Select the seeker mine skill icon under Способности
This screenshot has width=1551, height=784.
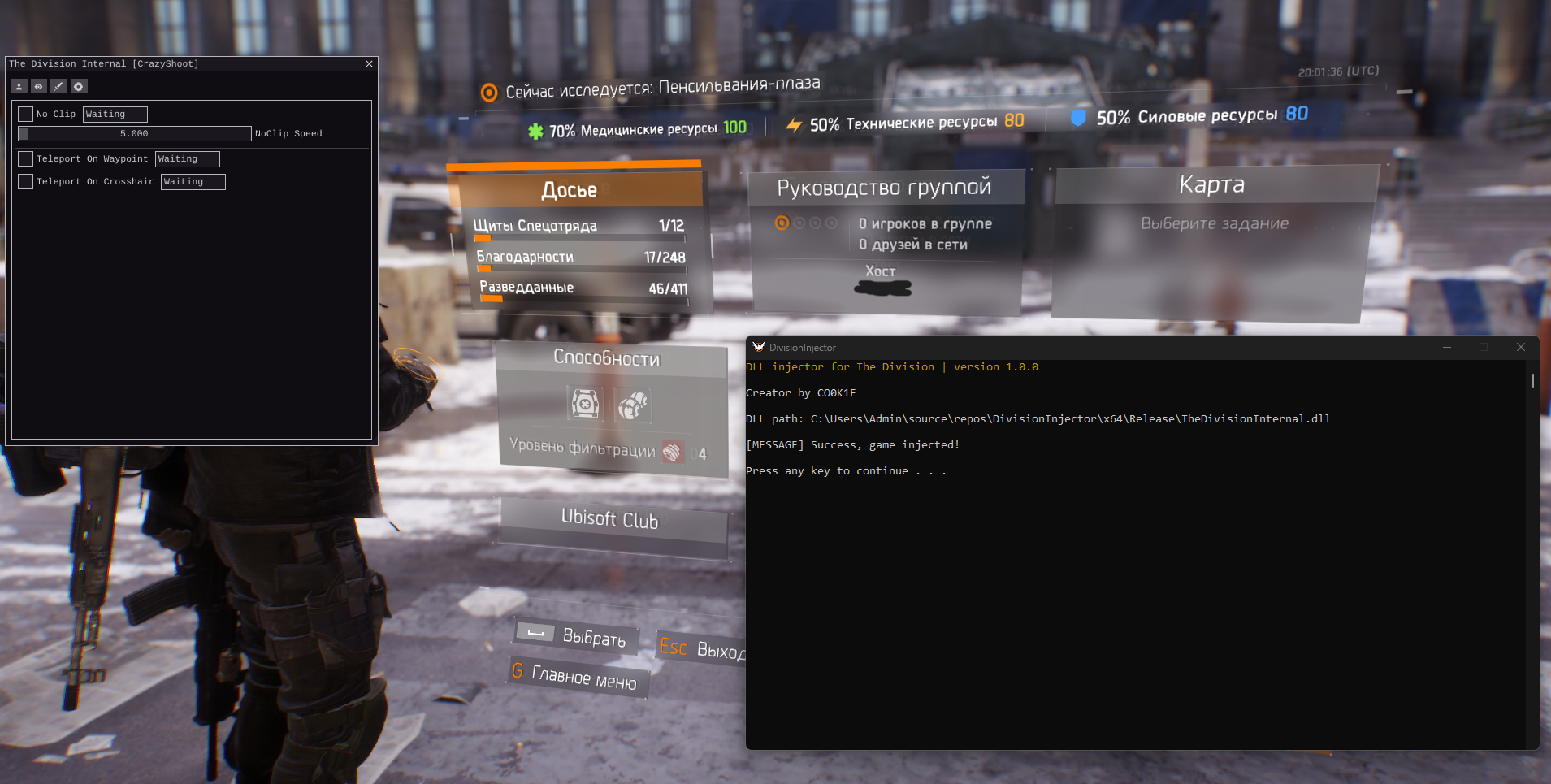click(635, 404)
